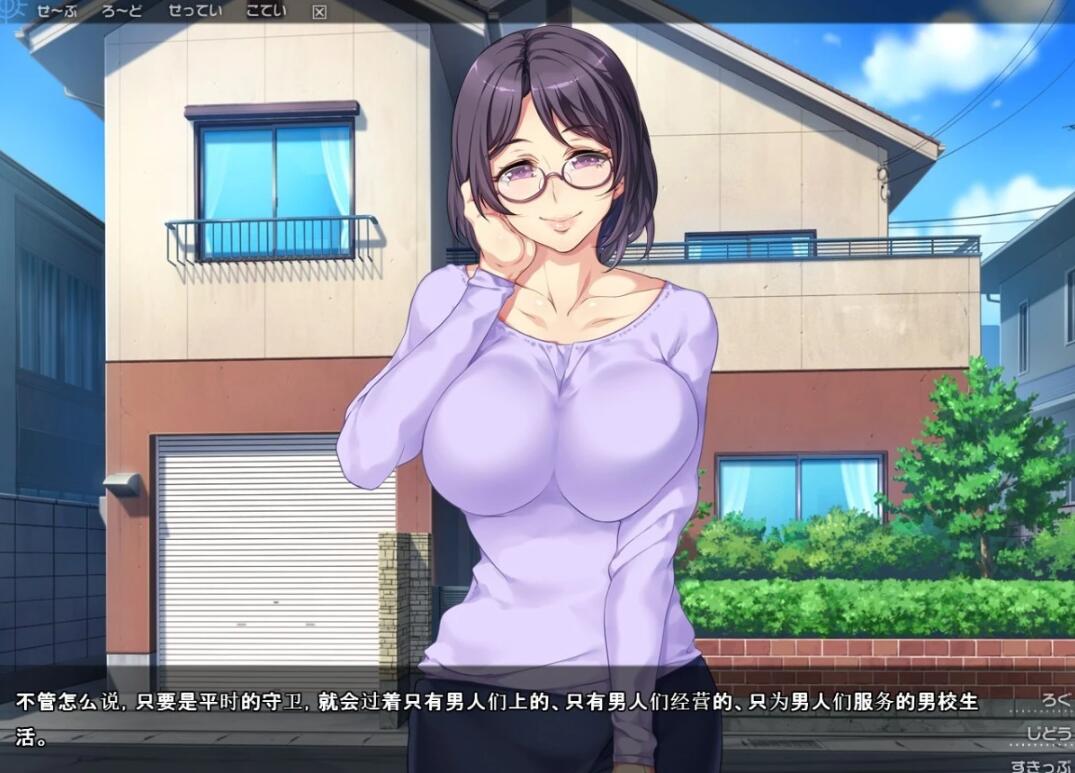This screenshot has height=773, width=1075.
Task: Click the こてい menu entry
Action: click(x=266, y=11)
